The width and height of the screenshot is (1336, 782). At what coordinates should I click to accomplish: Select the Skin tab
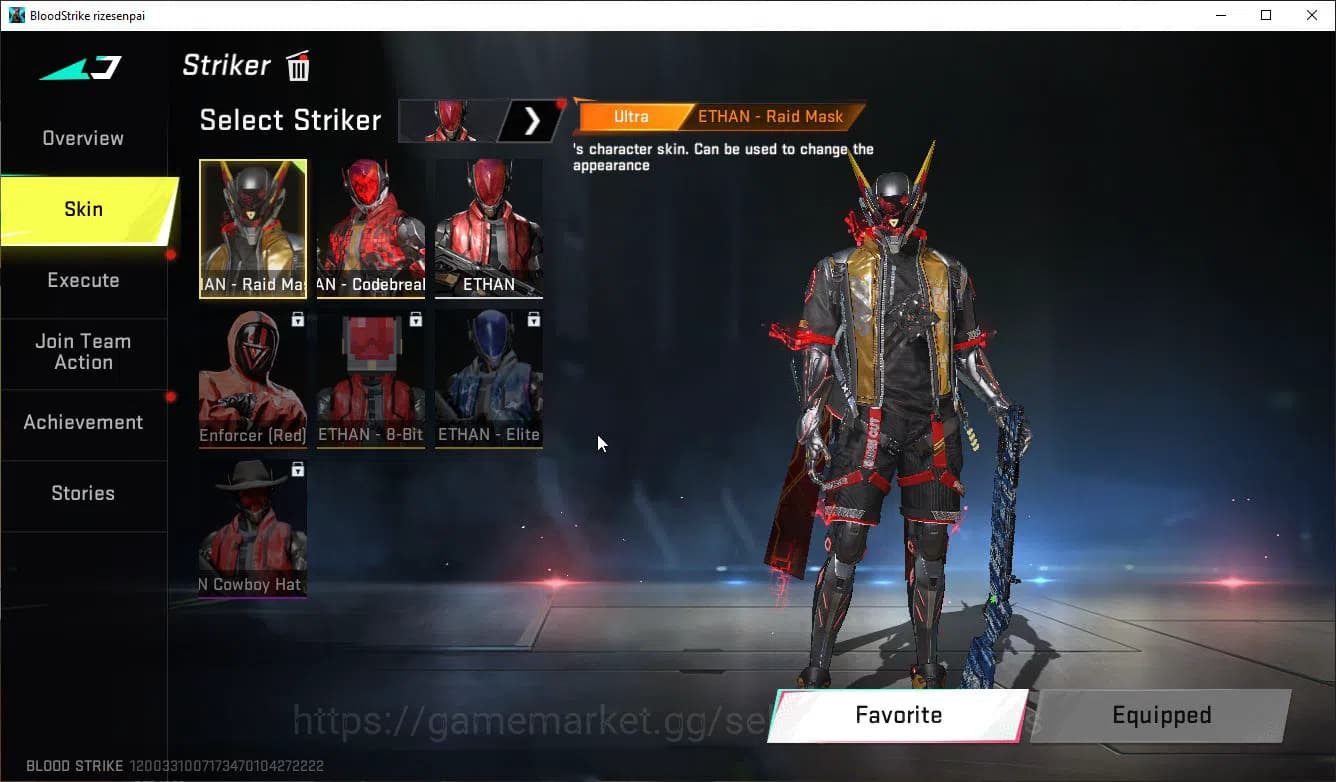[x=83, y=209]
